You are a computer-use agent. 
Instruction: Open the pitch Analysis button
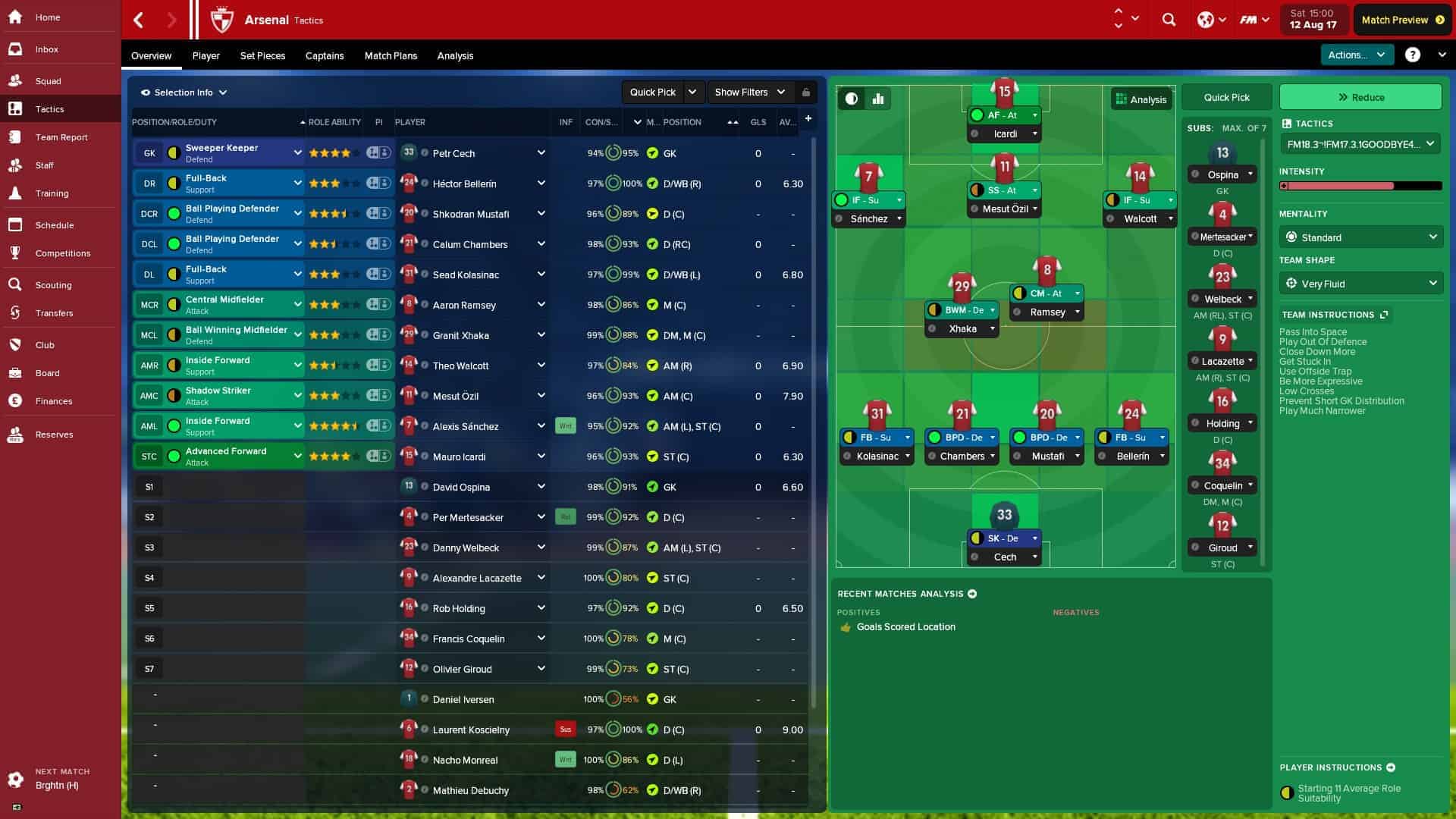(1141, 99)
